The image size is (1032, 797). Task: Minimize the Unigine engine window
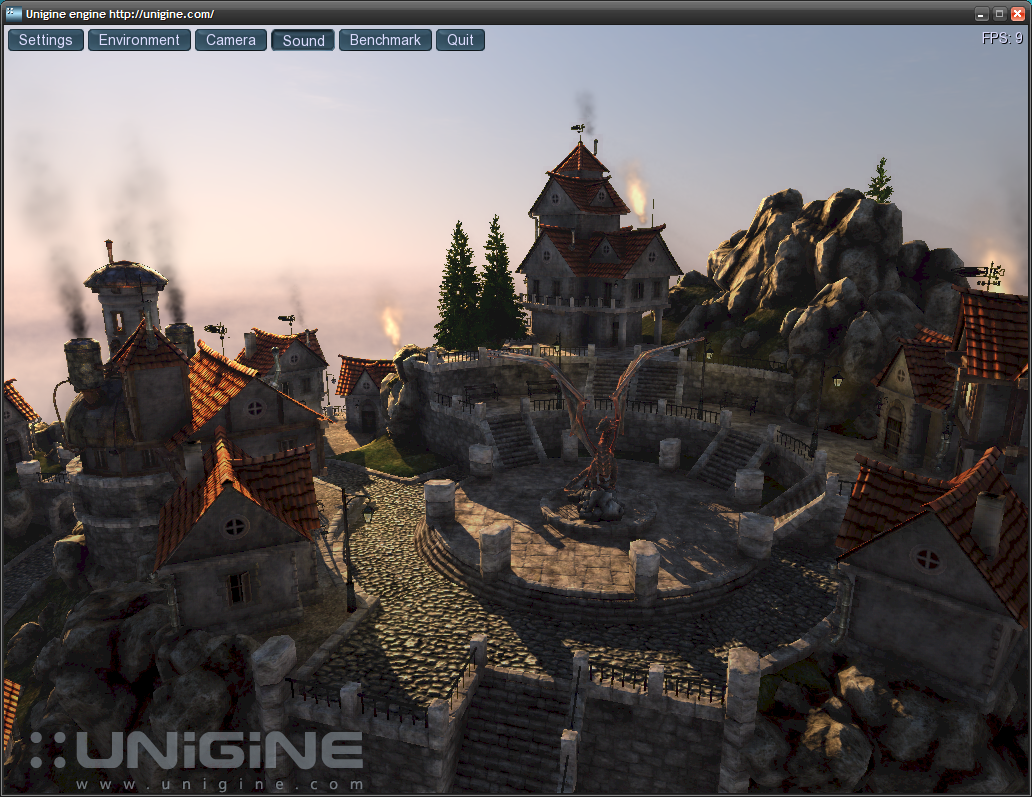coord(982,14)
